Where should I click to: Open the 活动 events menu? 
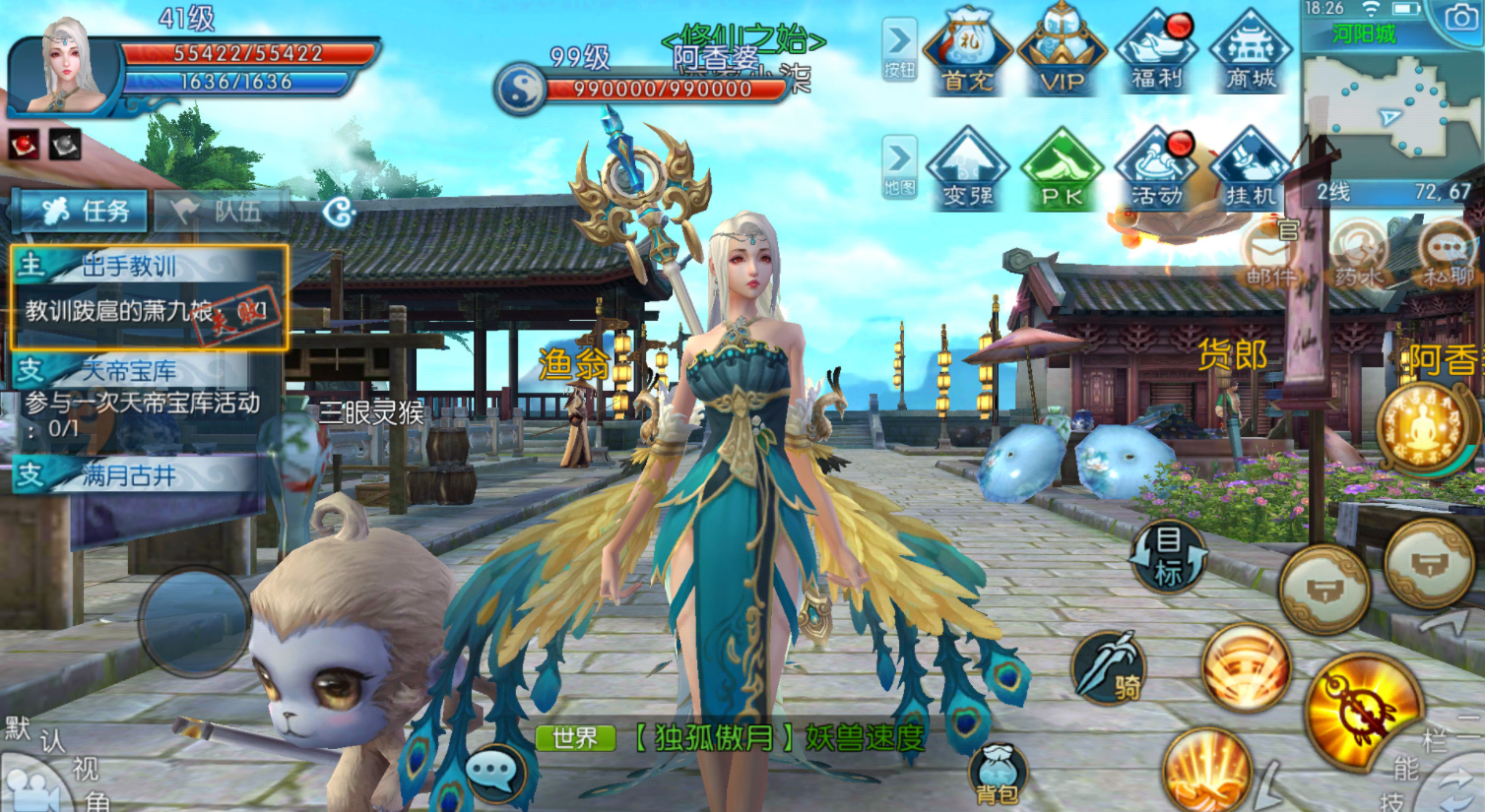coord(1156,169)
